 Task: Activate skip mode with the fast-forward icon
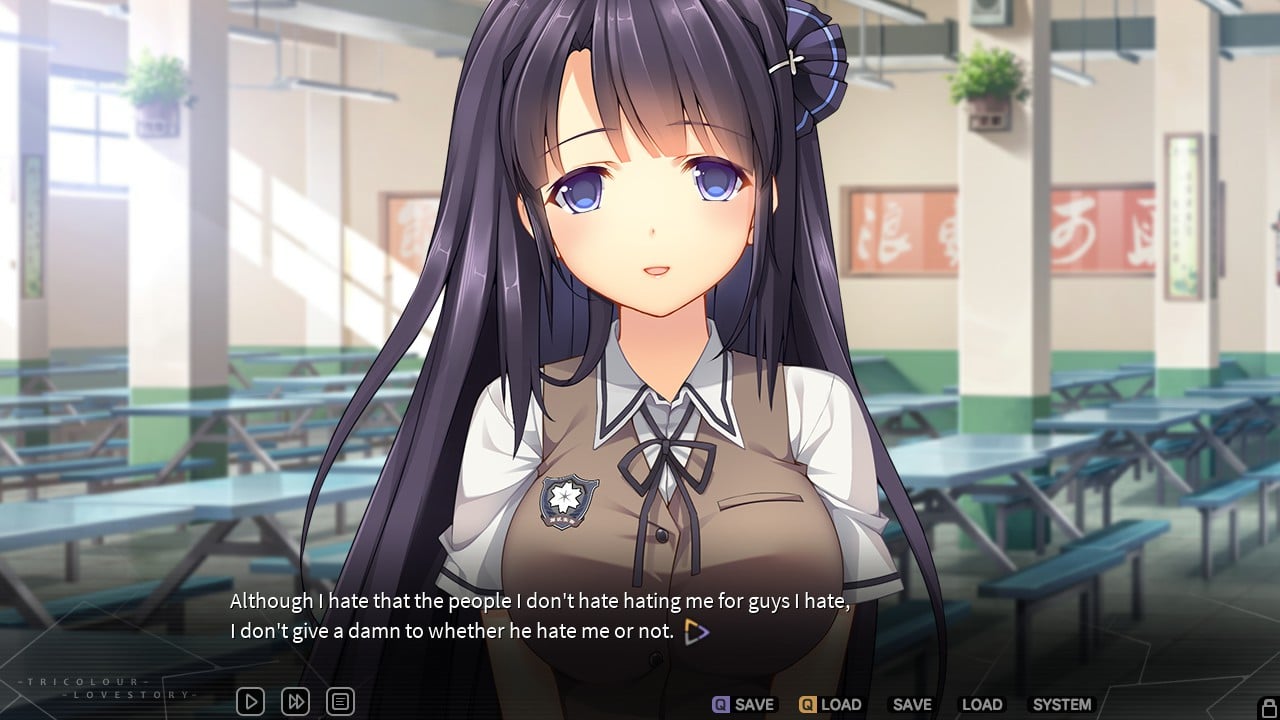click(x=295, y=701)
